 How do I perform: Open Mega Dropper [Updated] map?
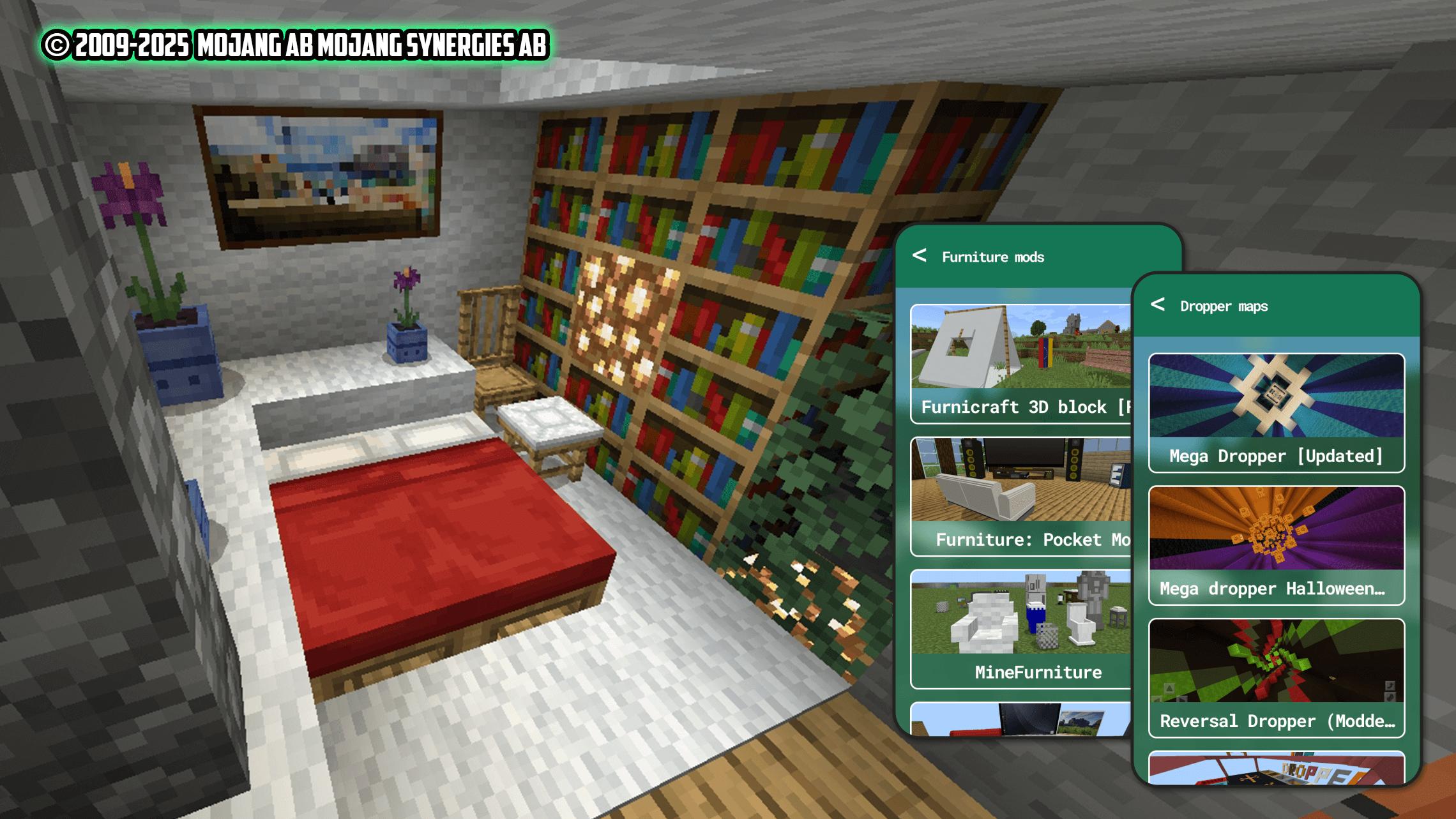pyautogui.click(x=1276, y=413)
